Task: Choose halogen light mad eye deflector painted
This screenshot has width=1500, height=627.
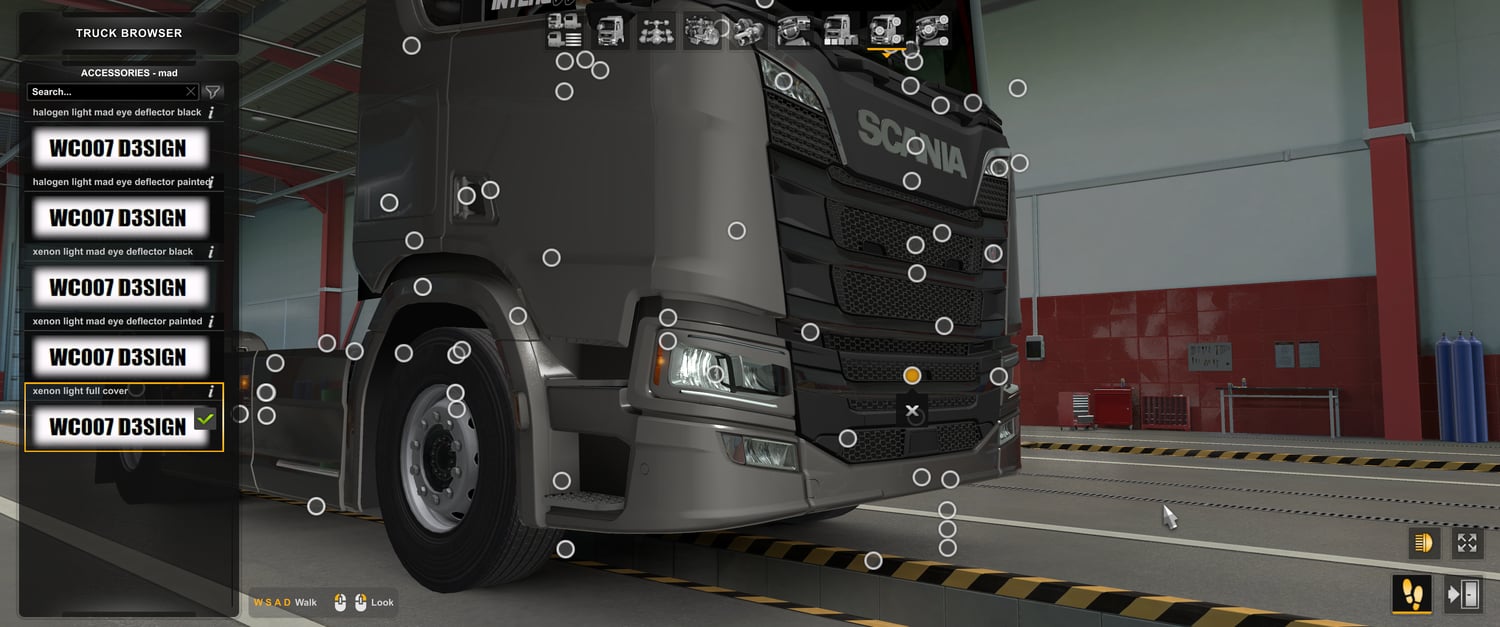Action: (118, 217)
